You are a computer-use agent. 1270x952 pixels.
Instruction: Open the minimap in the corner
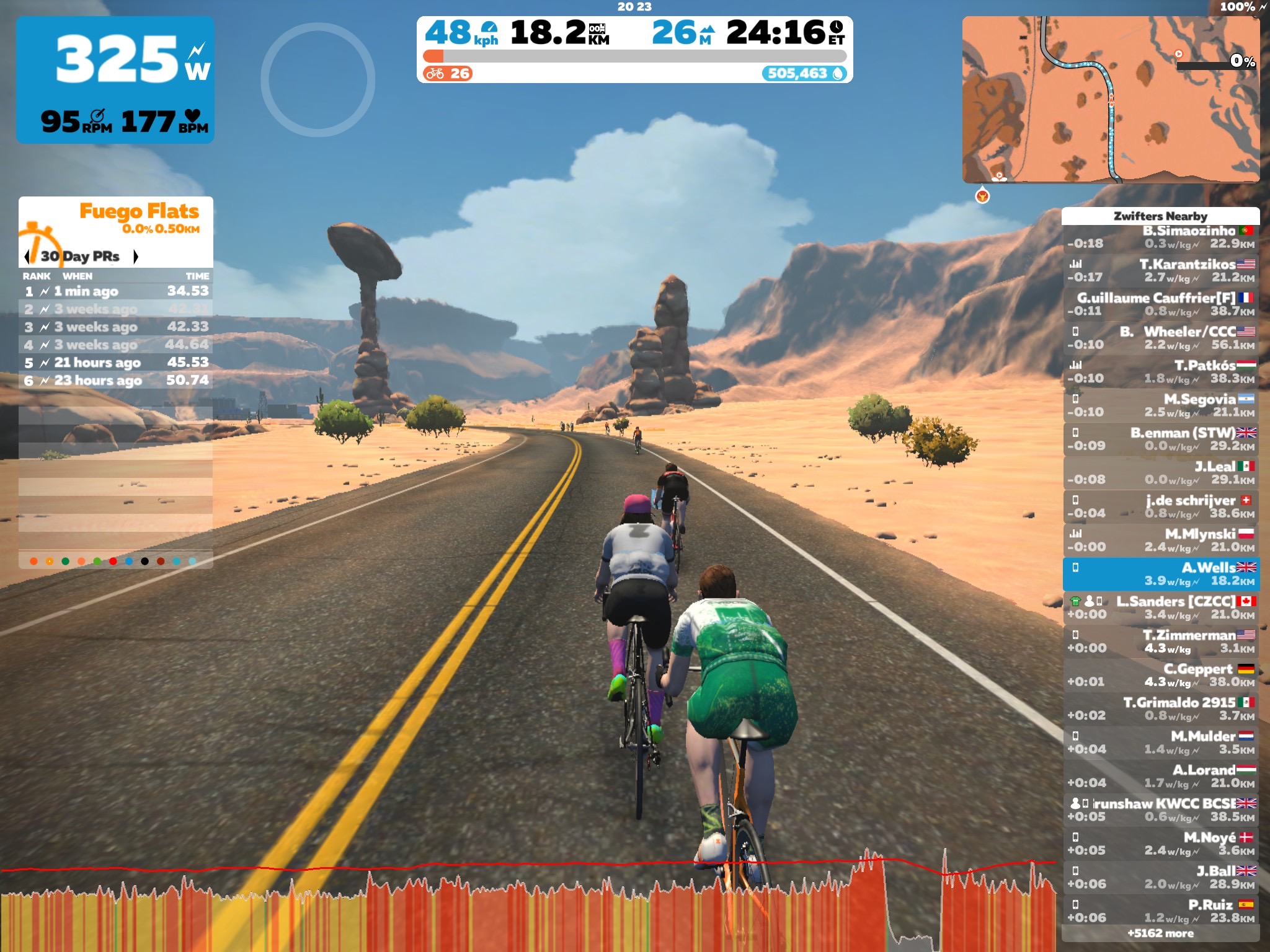tap(1110, 99)
